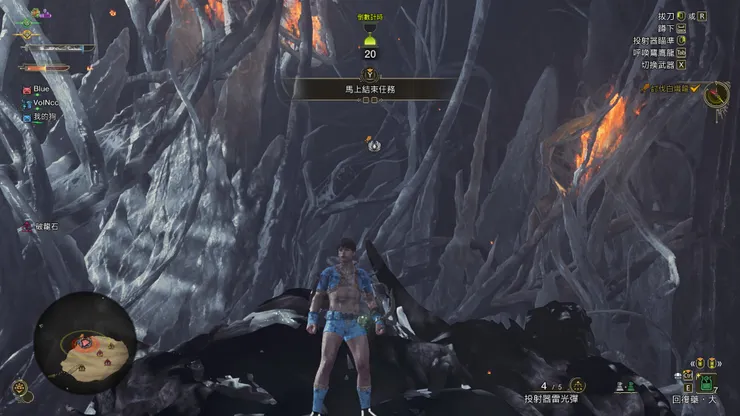Click the 馬上結束任務 quest notification banner
The height and width of the screenshot is (416, 740).
[371, 89]
